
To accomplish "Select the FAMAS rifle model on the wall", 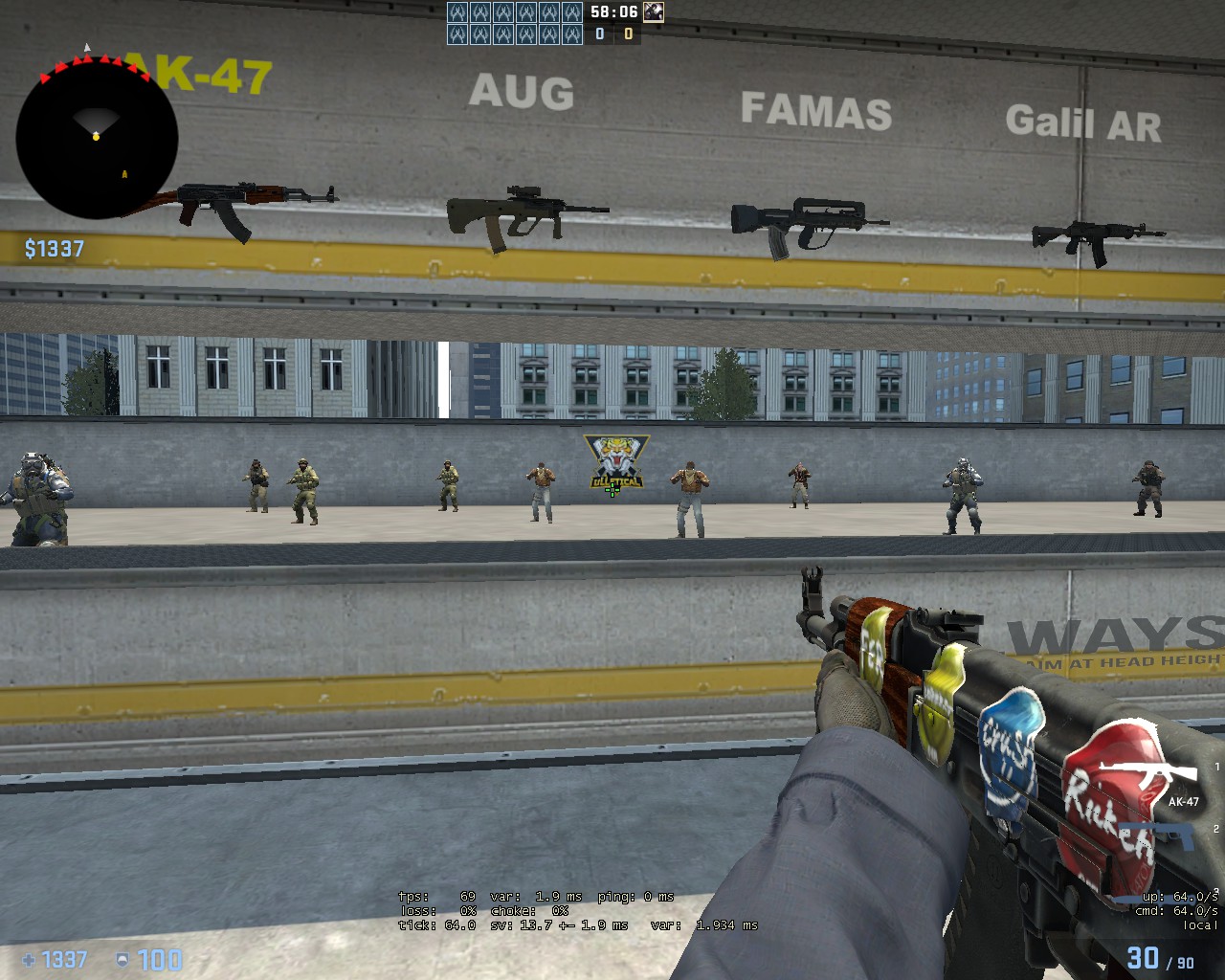I will [x=804, y=218].
